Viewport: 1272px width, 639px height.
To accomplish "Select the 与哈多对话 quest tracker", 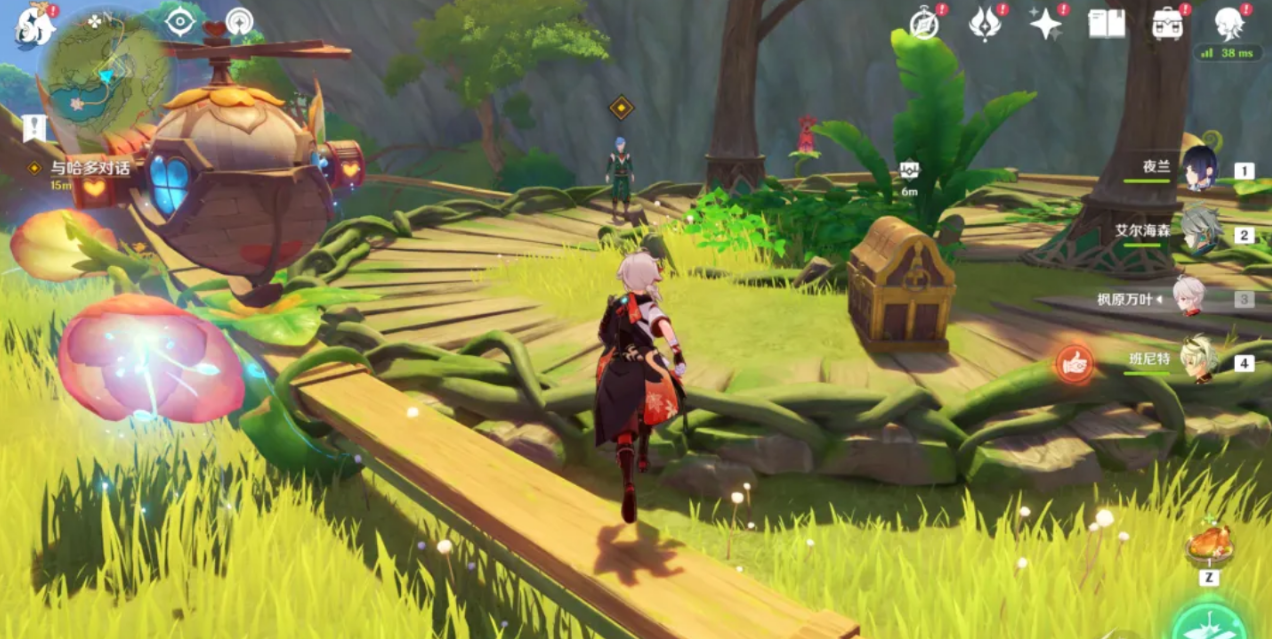I will 90,168.
